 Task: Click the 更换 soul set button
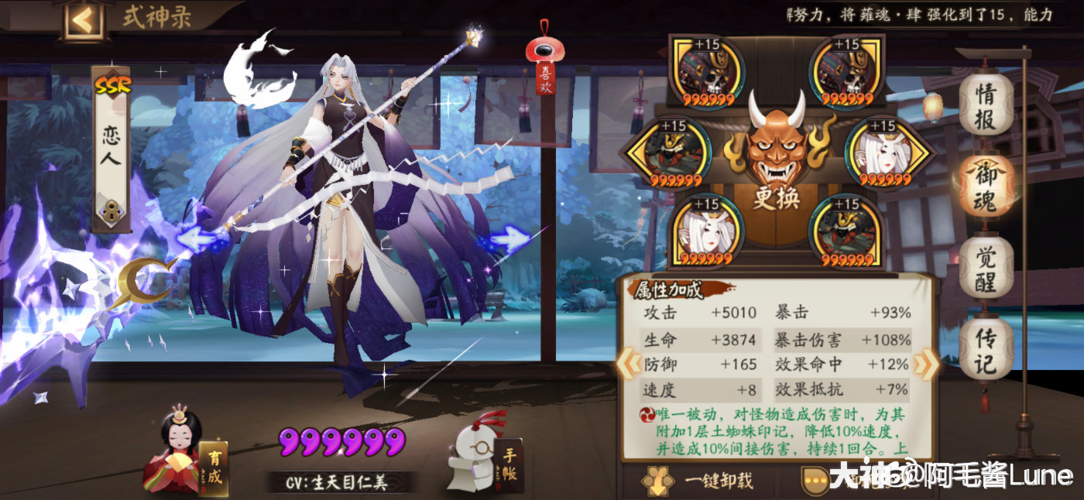(776, 198)
